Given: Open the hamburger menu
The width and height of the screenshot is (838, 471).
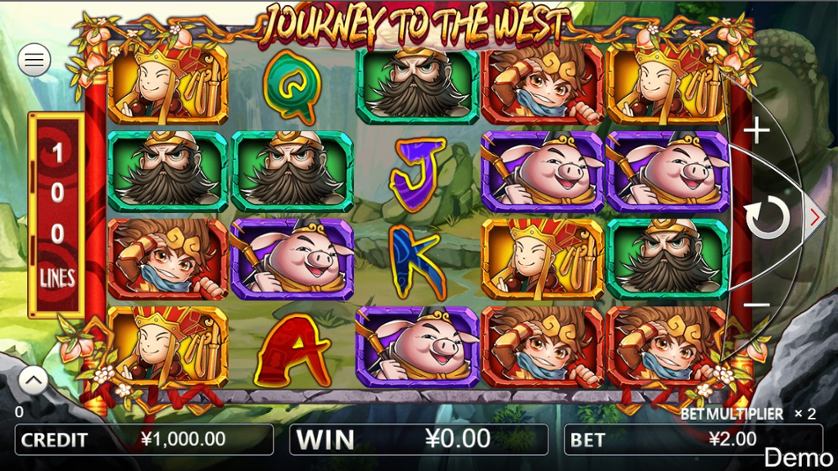Looking at the screenshot, I should (35, 60).
